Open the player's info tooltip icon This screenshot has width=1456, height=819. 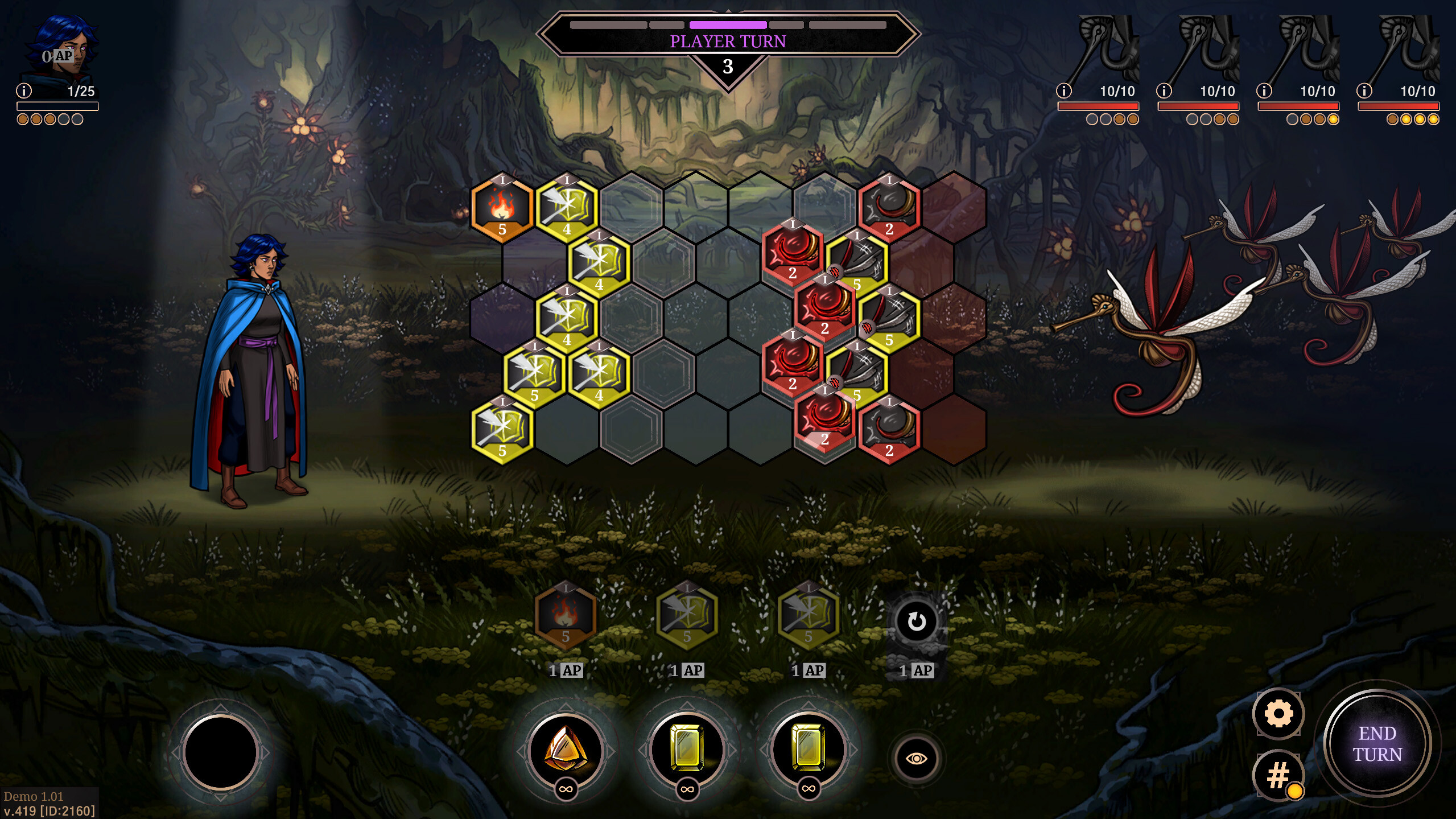(x=24, y=89)
